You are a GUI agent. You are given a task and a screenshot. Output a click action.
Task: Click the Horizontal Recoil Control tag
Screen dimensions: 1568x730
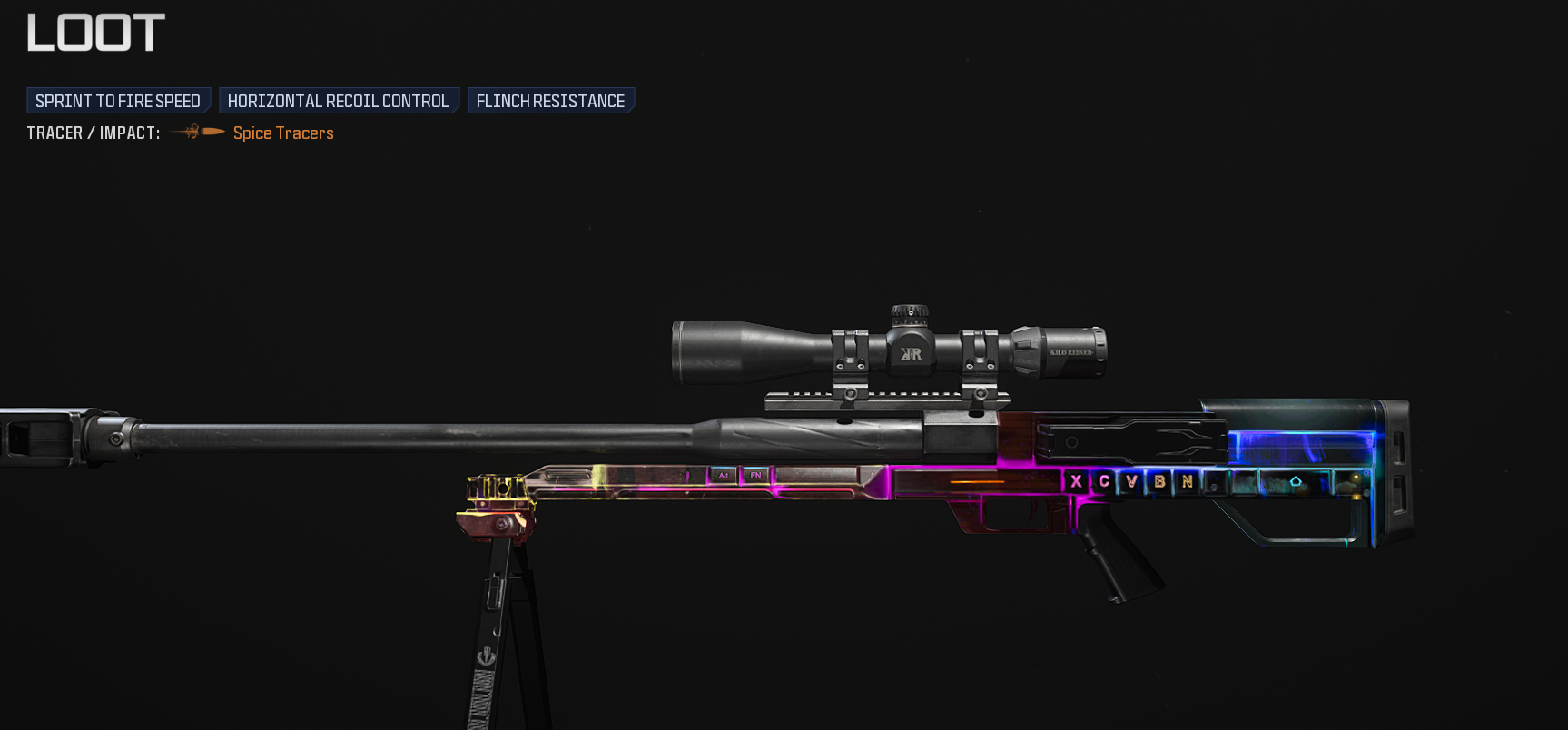pyautogui.click(x=338, y=101)
